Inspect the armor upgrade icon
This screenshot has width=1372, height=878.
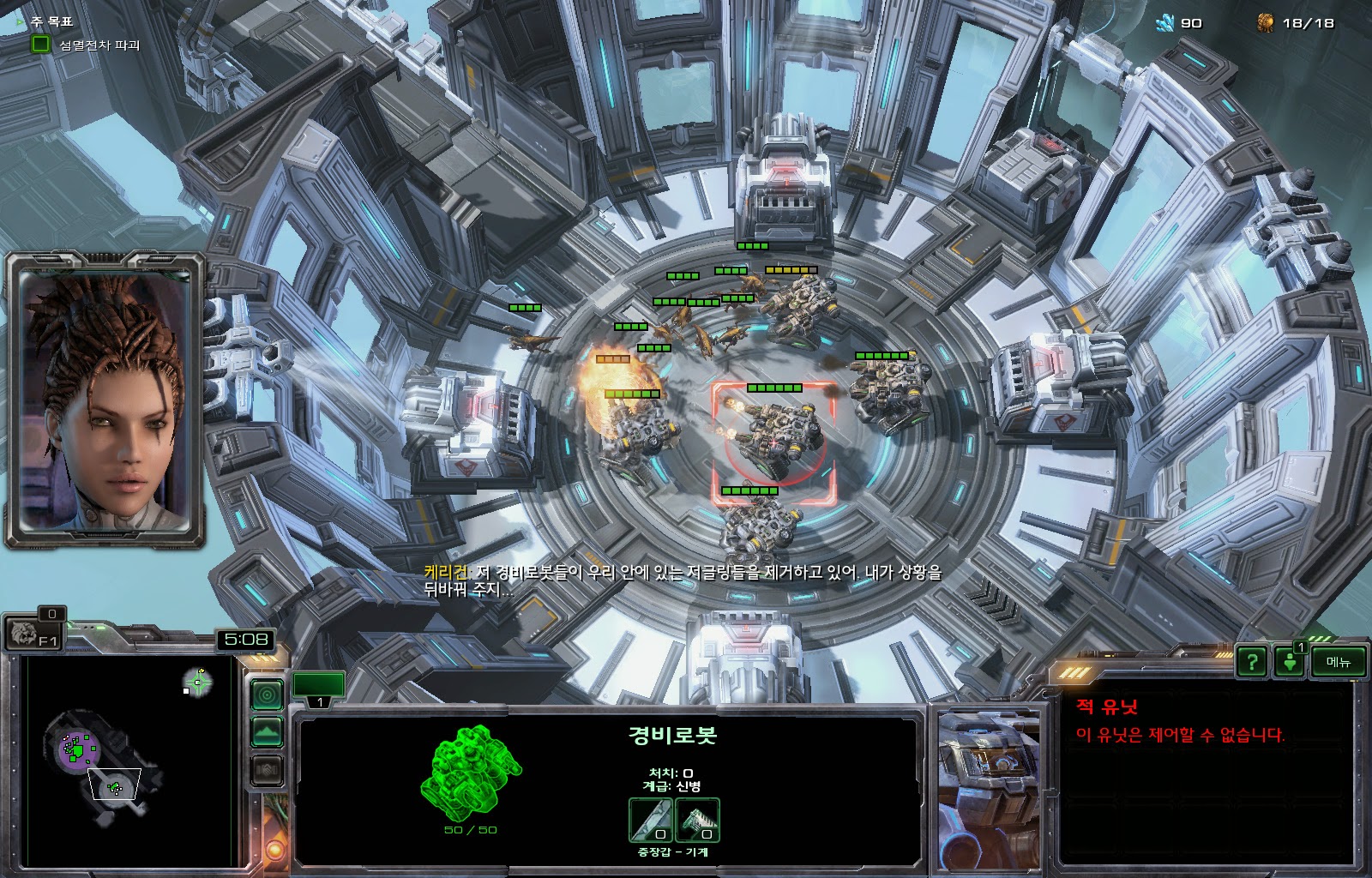697,820
